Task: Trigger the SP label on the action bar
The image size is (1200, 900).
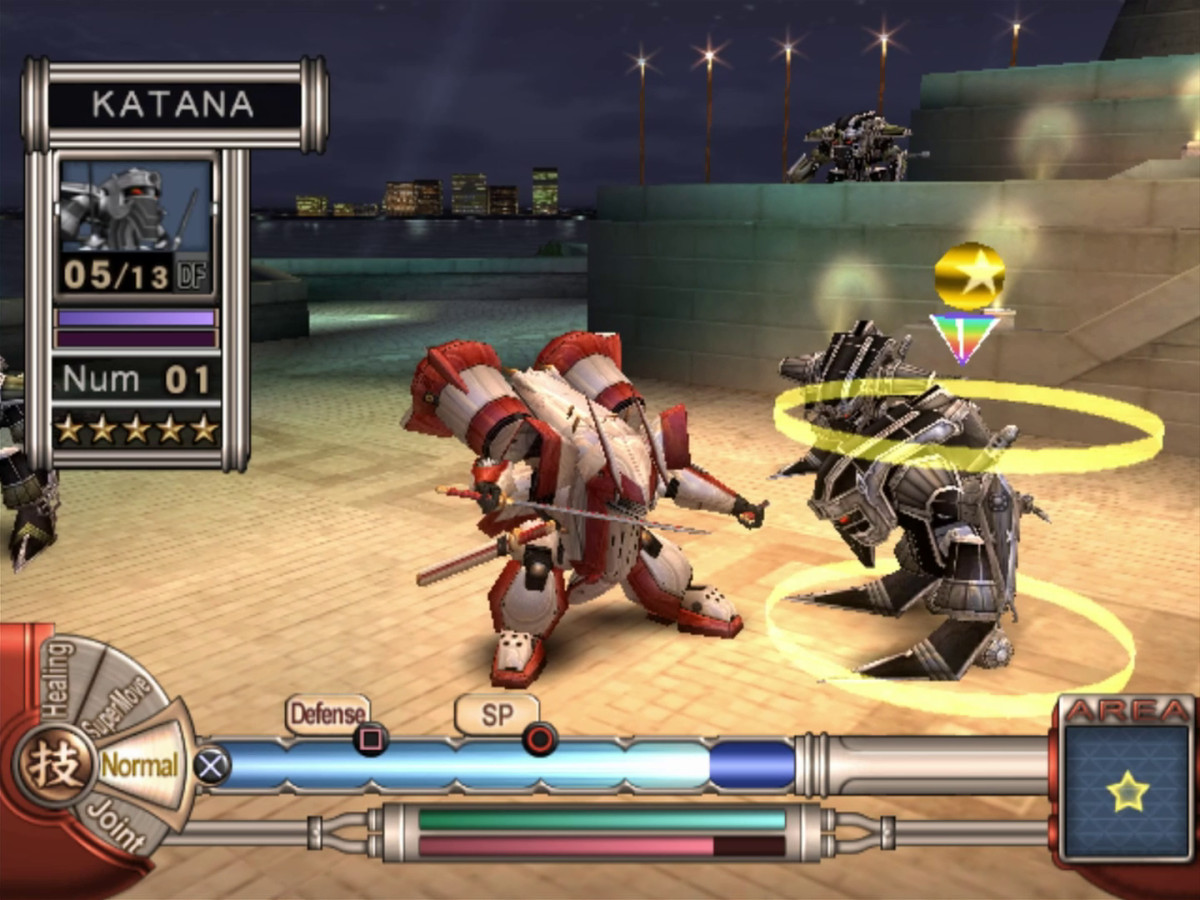Action: 496,714
